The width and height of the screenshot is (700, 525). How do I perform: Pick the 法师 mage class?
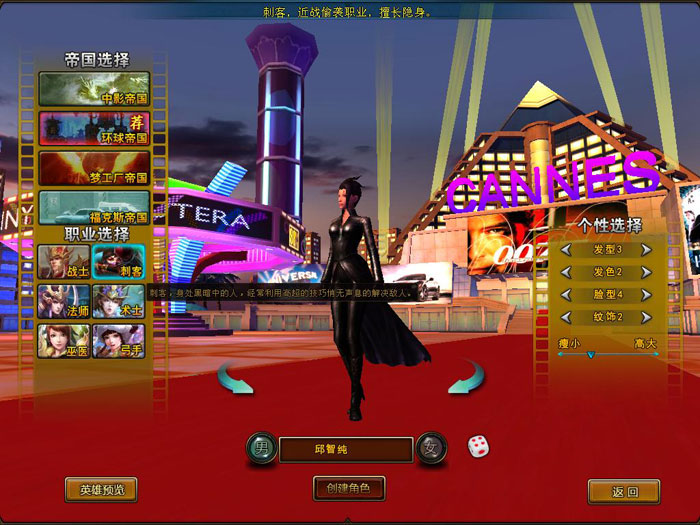64,301
